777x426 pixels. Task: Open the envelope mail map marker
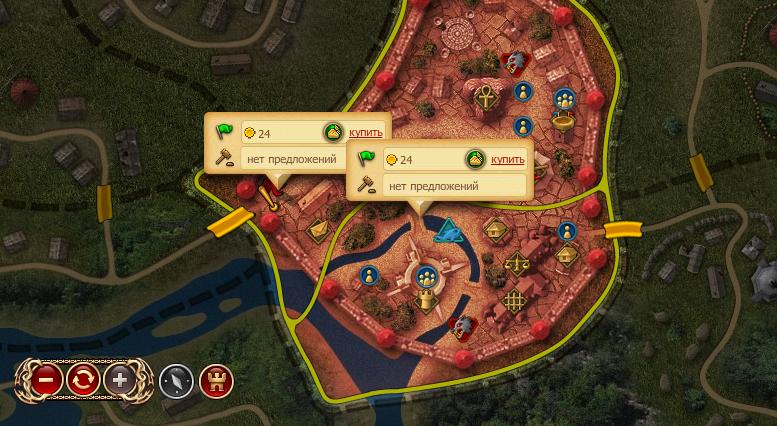point(318,231)
